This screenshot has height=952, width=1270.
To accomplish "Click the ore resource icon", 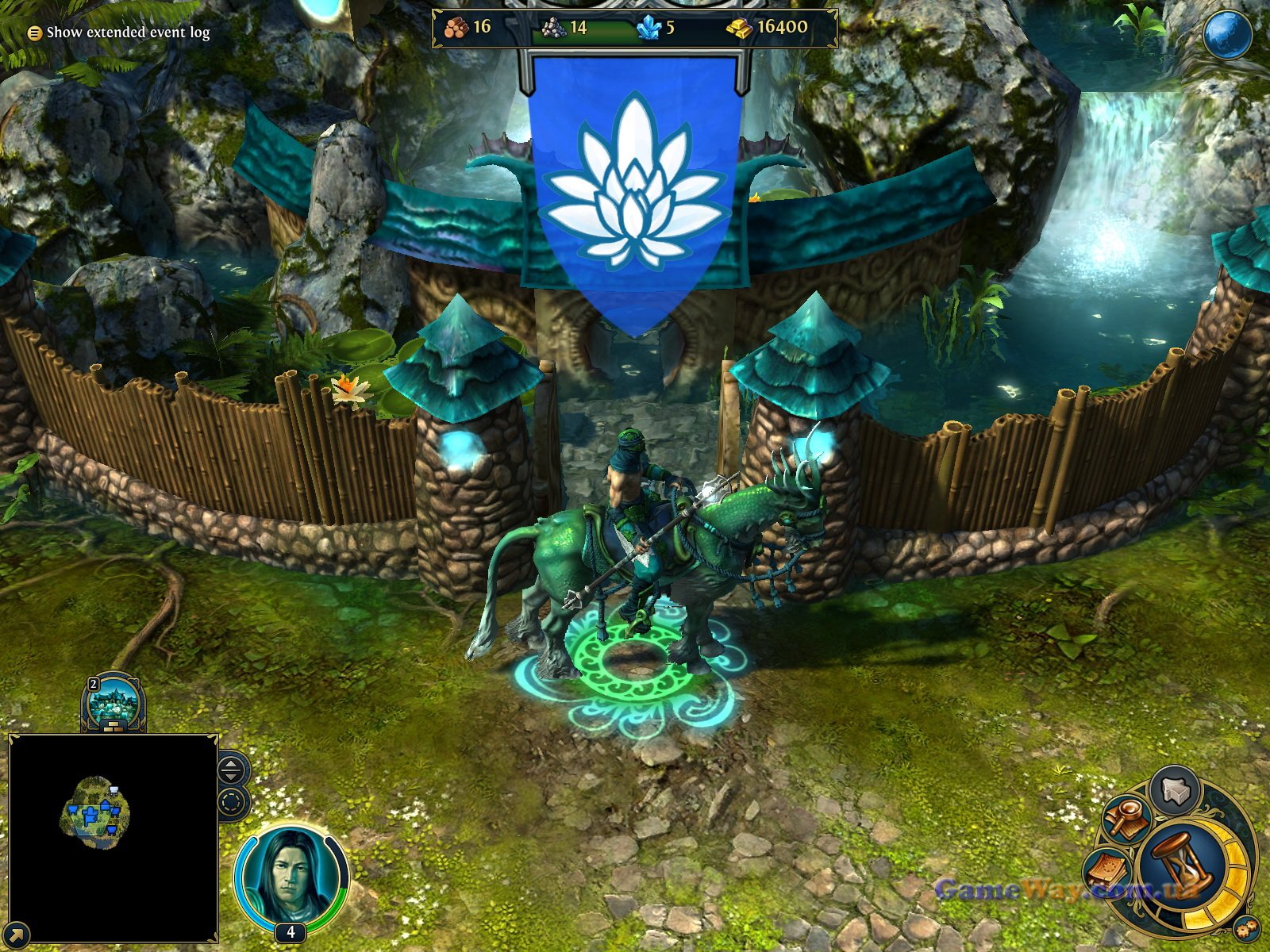I will coord(554,29).
